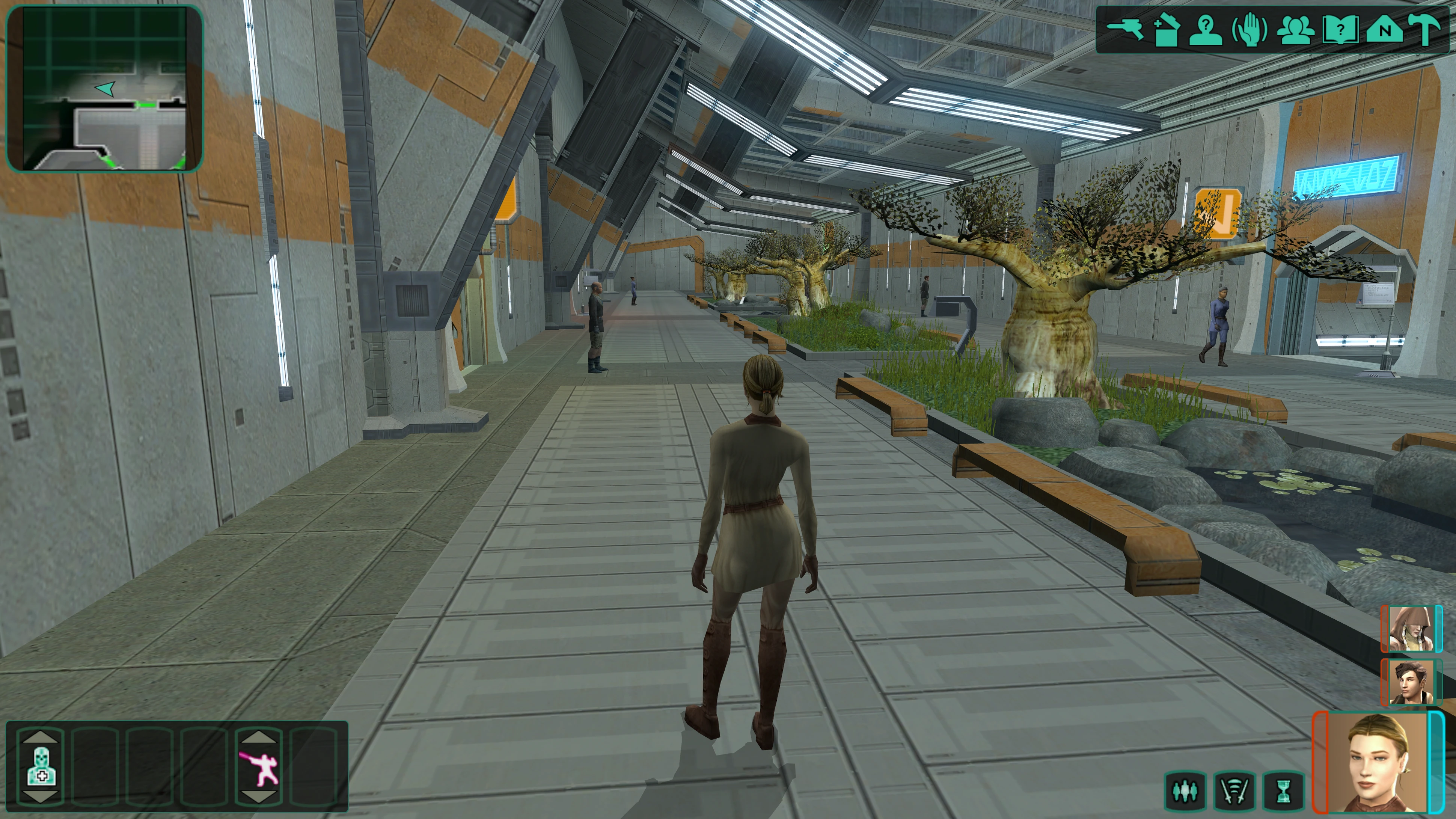Open the abilities screen with hand icon
The image size is (1456, 819).
click(x=1249, y=30)
